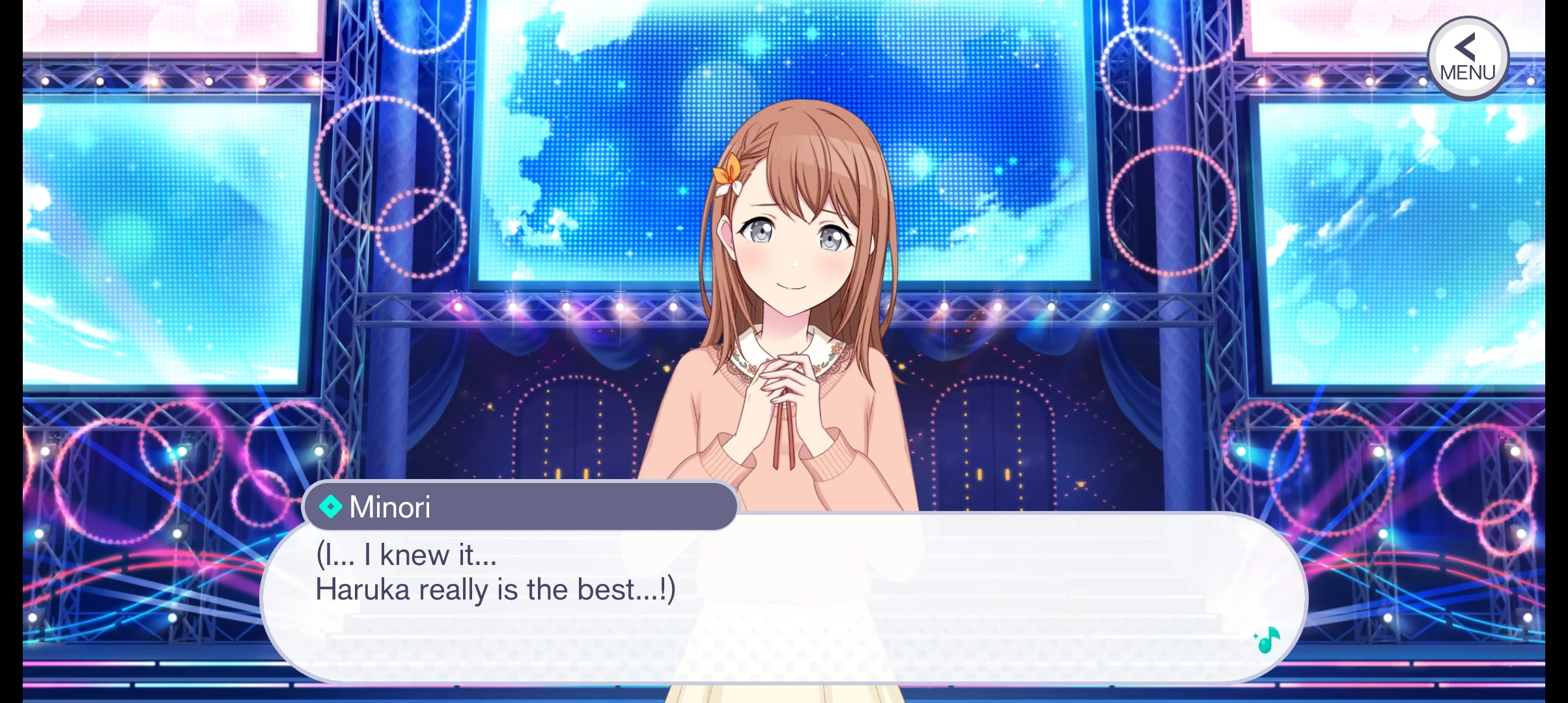The width and height of the screenshot is (1568, 703).
Task: Open the MENU from the top right corner
Action: pyautogui.click(x=1466, y=57)
